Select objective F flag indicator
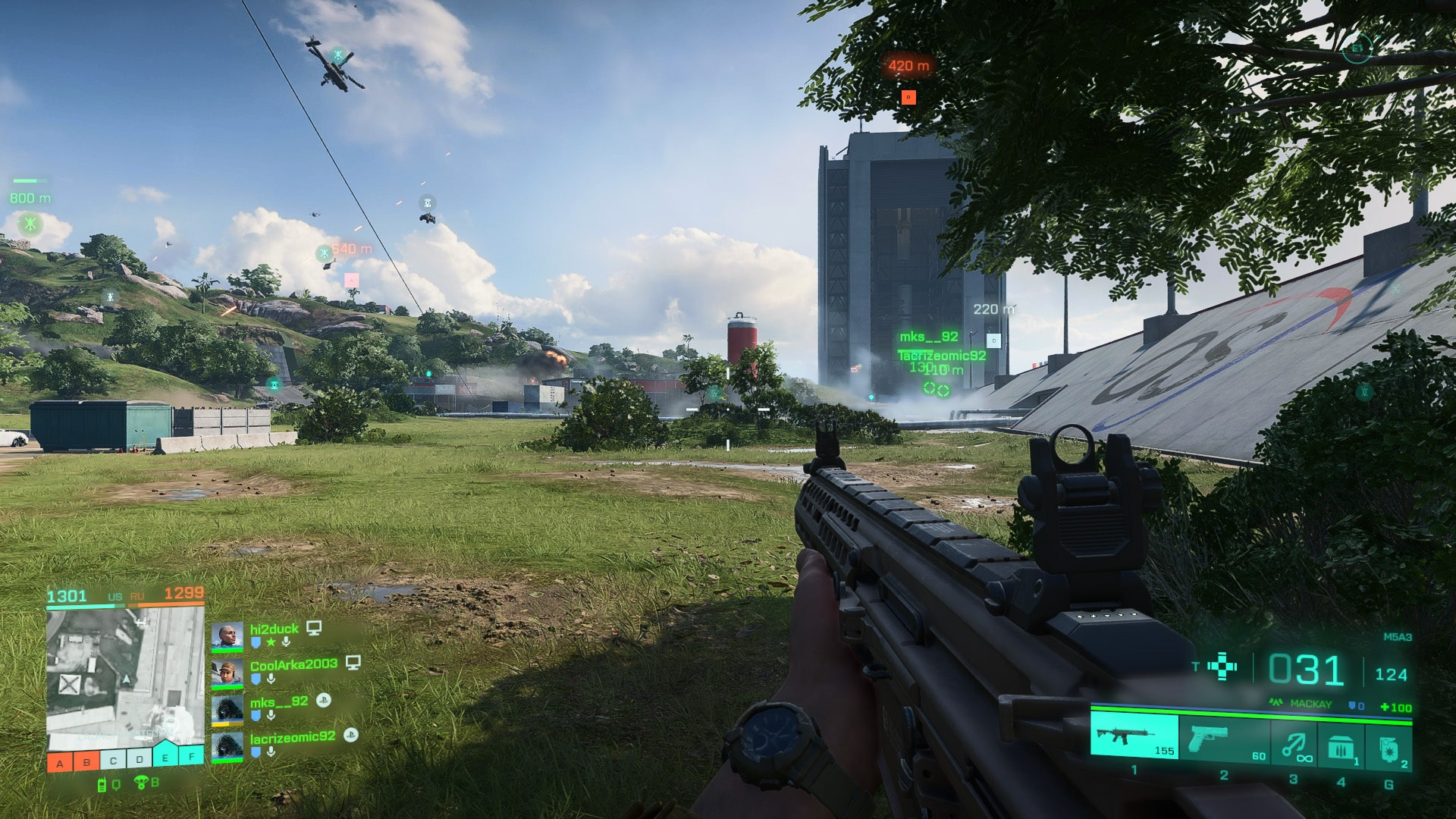 192,757
